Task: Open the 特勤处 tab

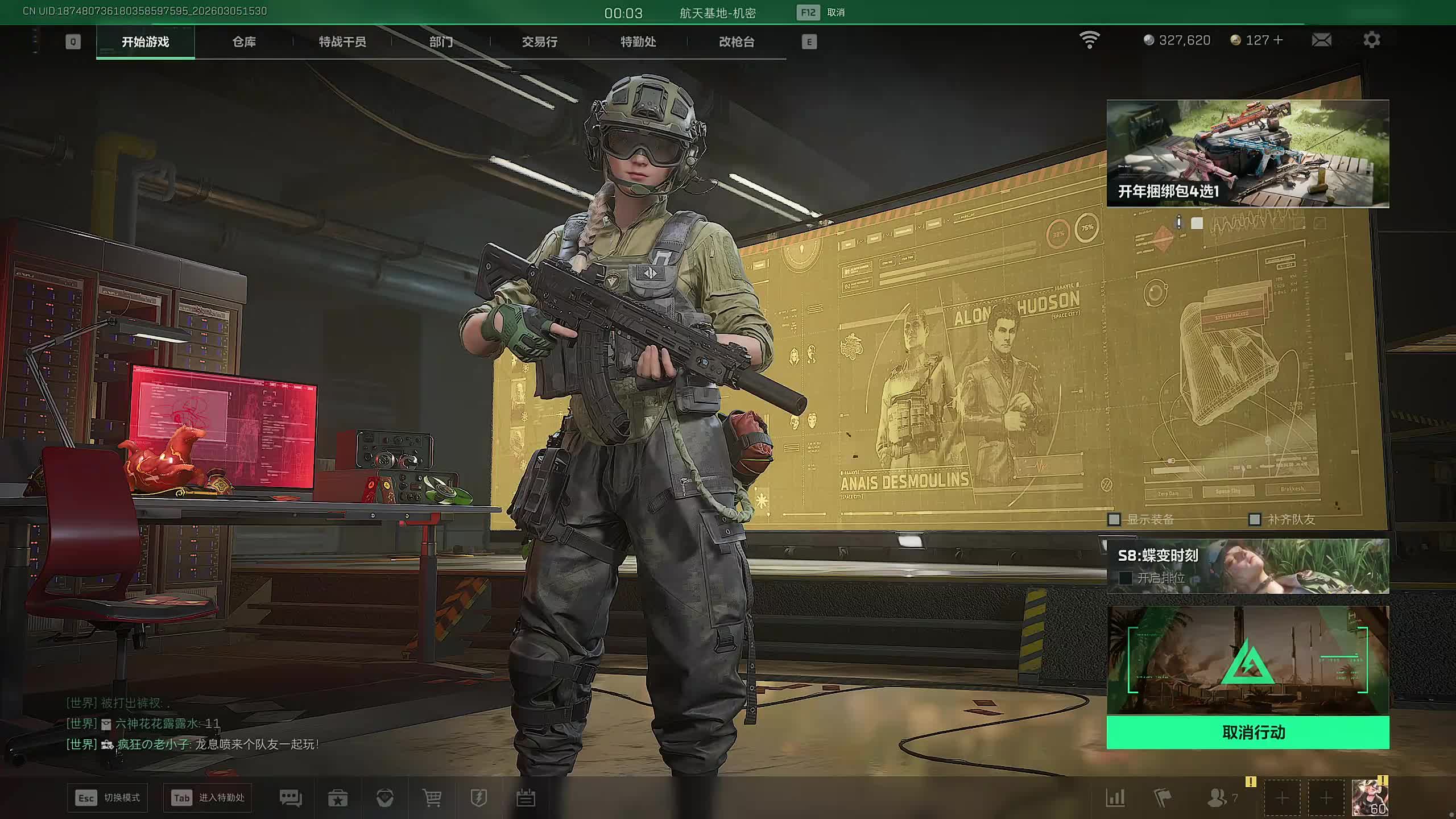Action: coord(638,42)
